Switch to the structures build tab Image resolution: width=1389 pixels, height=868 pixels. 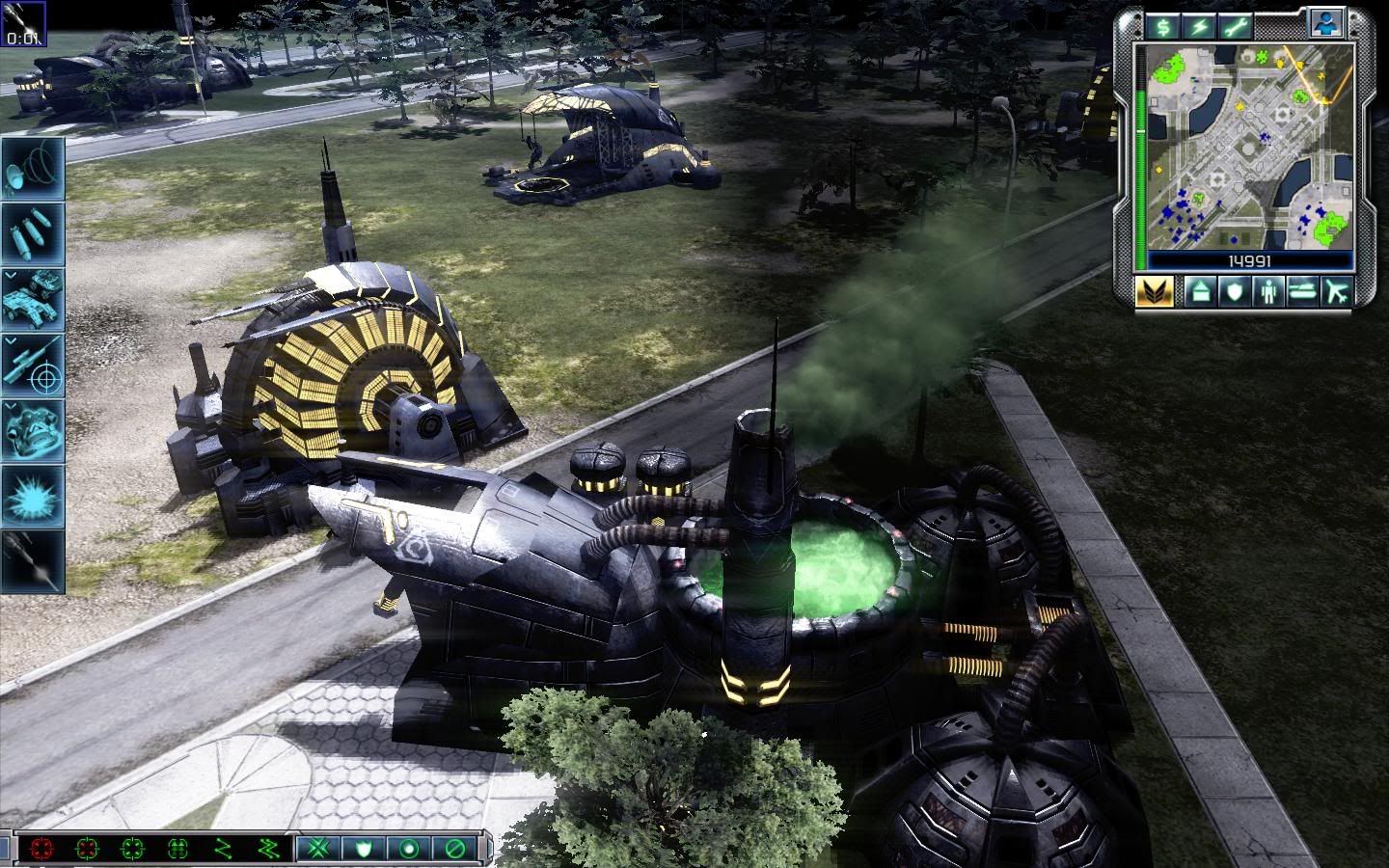click(x=1200, y=291)
